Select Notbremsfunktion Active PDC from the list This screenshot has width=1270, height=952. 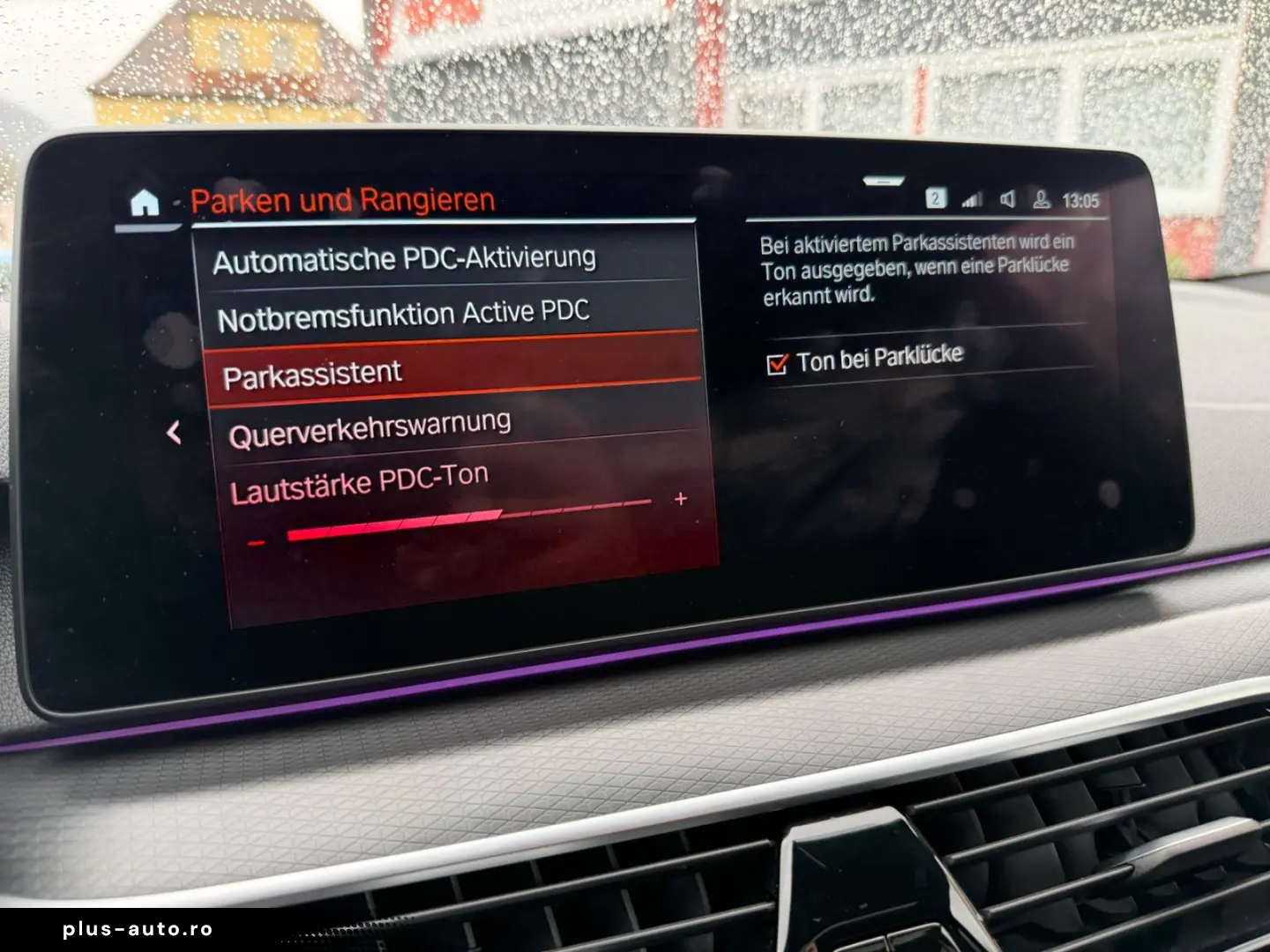[406, 312]
